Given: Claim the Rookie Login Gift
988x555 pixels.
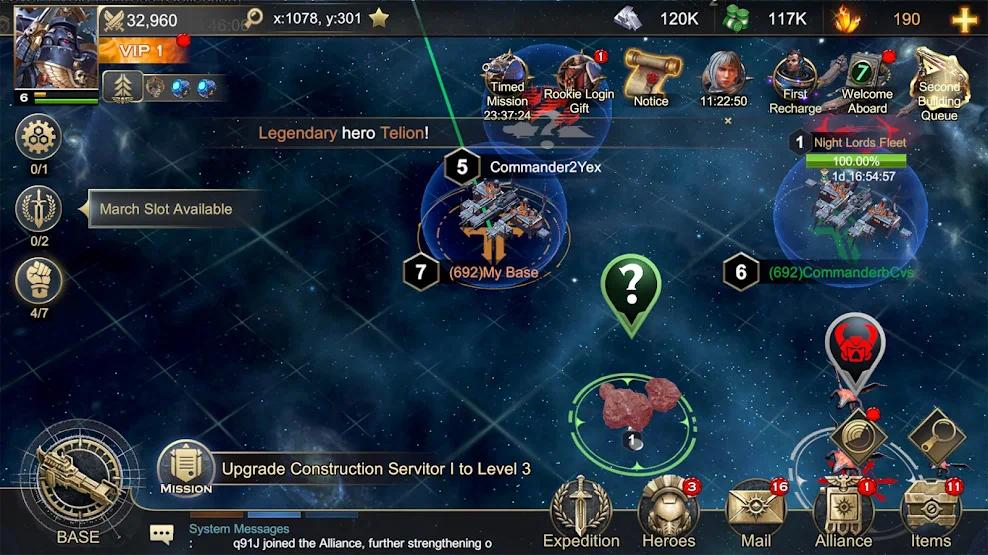Looking at the screenshot, I should tap(580, 82).
